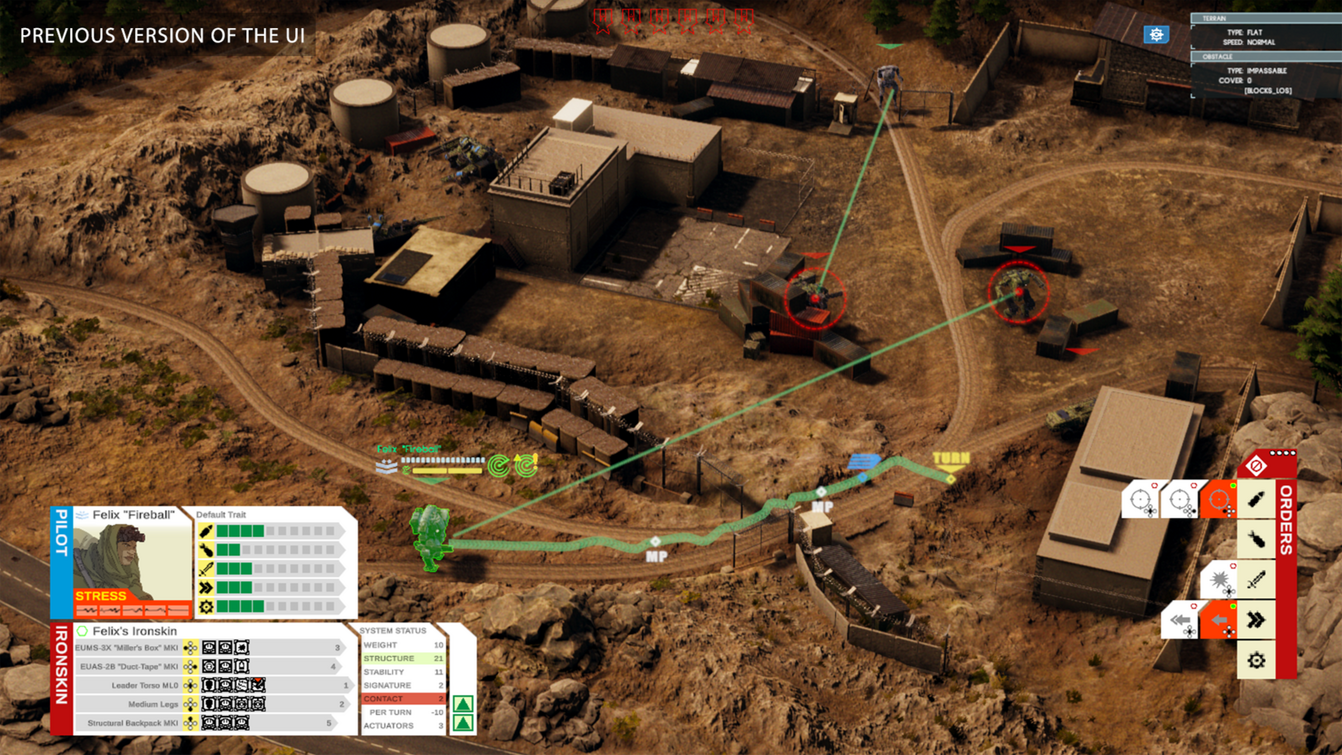Click the cancel-order diamond atop the Orders panel

click(1257, 466)
